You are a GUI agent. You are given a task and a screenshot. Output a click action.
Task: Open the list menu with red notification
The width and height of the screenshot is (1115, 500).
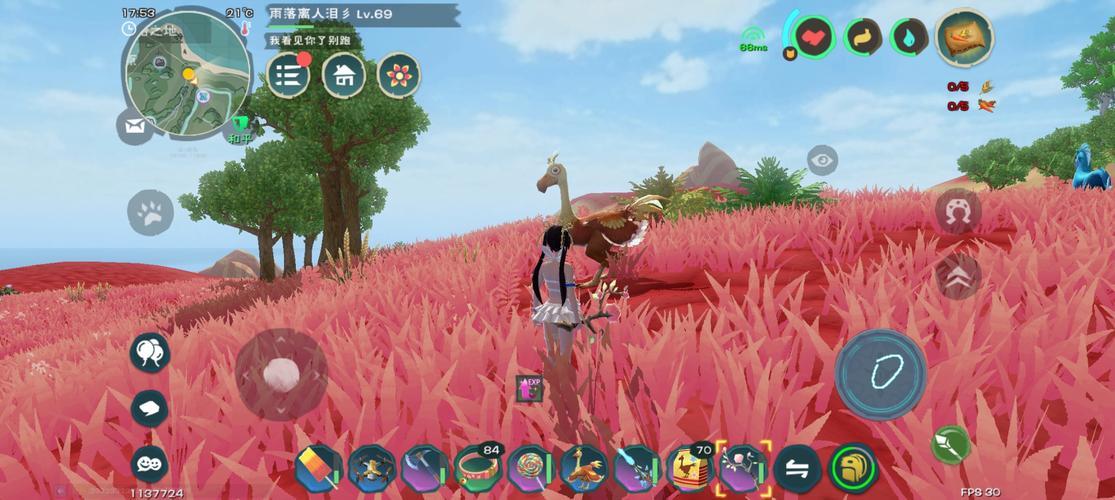point(288,75)
